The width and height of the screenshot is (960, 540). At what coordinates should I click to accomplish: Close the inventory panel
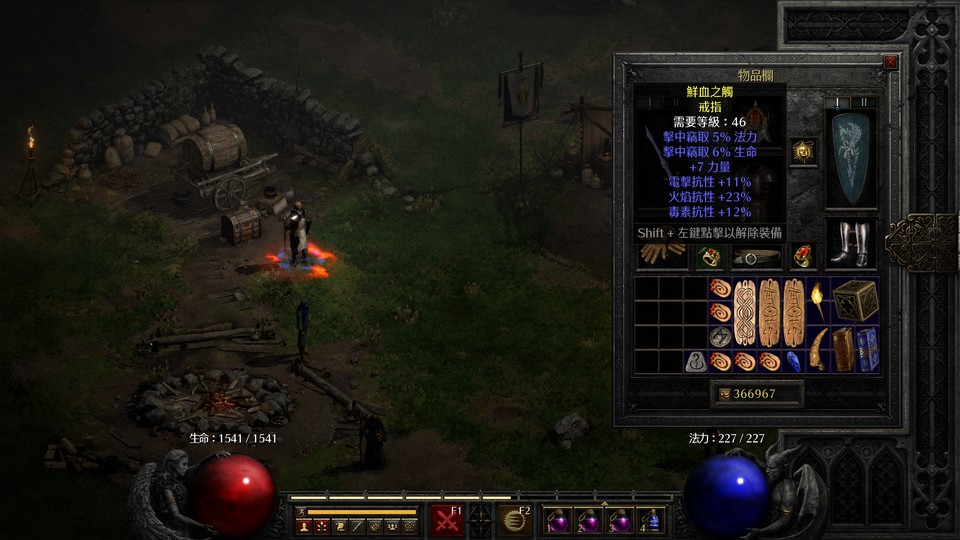pos(890,62)
